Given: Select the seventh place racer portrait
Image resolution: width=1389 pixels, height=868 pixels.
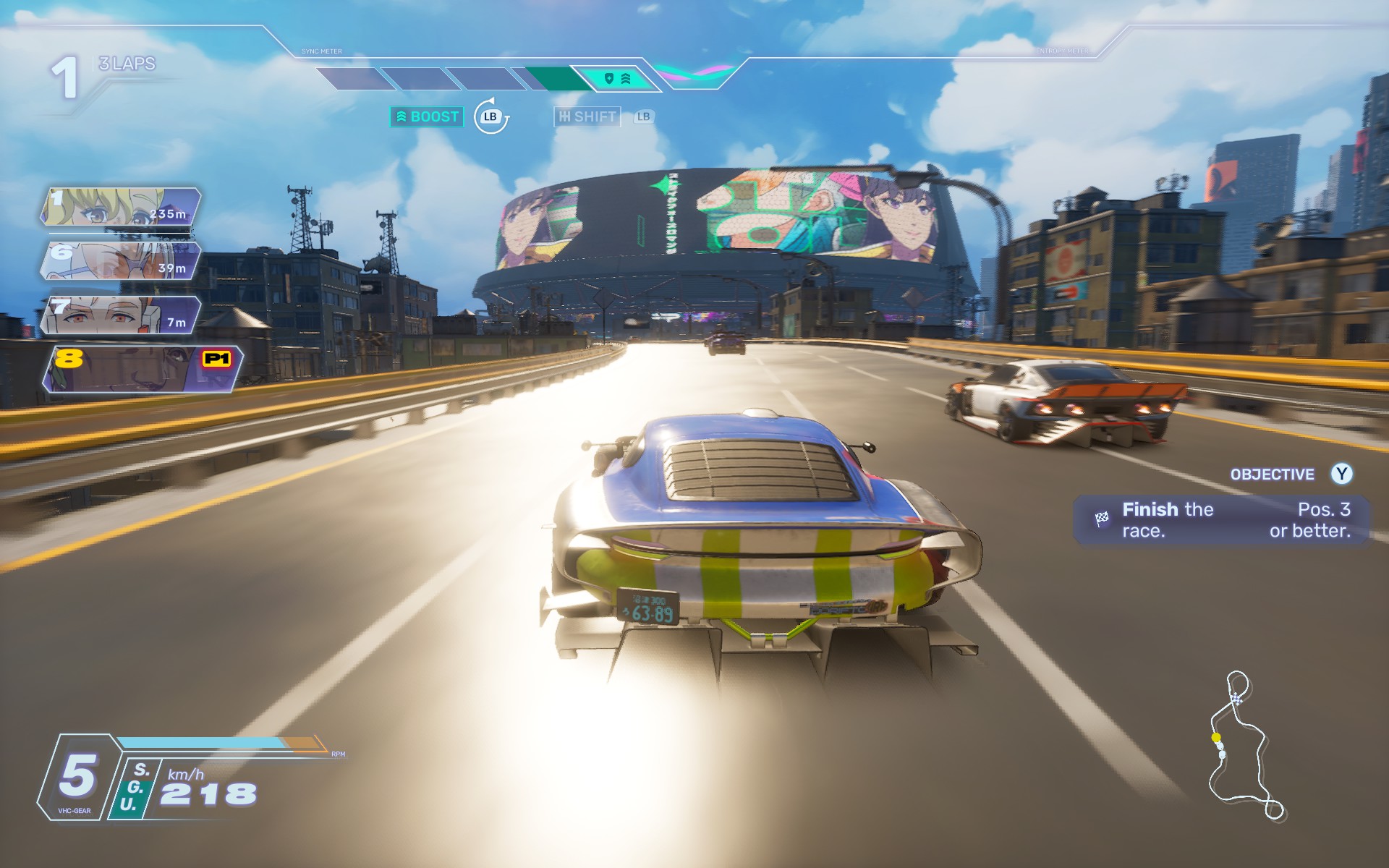Looking at the screenshot, I should point(121,315).
